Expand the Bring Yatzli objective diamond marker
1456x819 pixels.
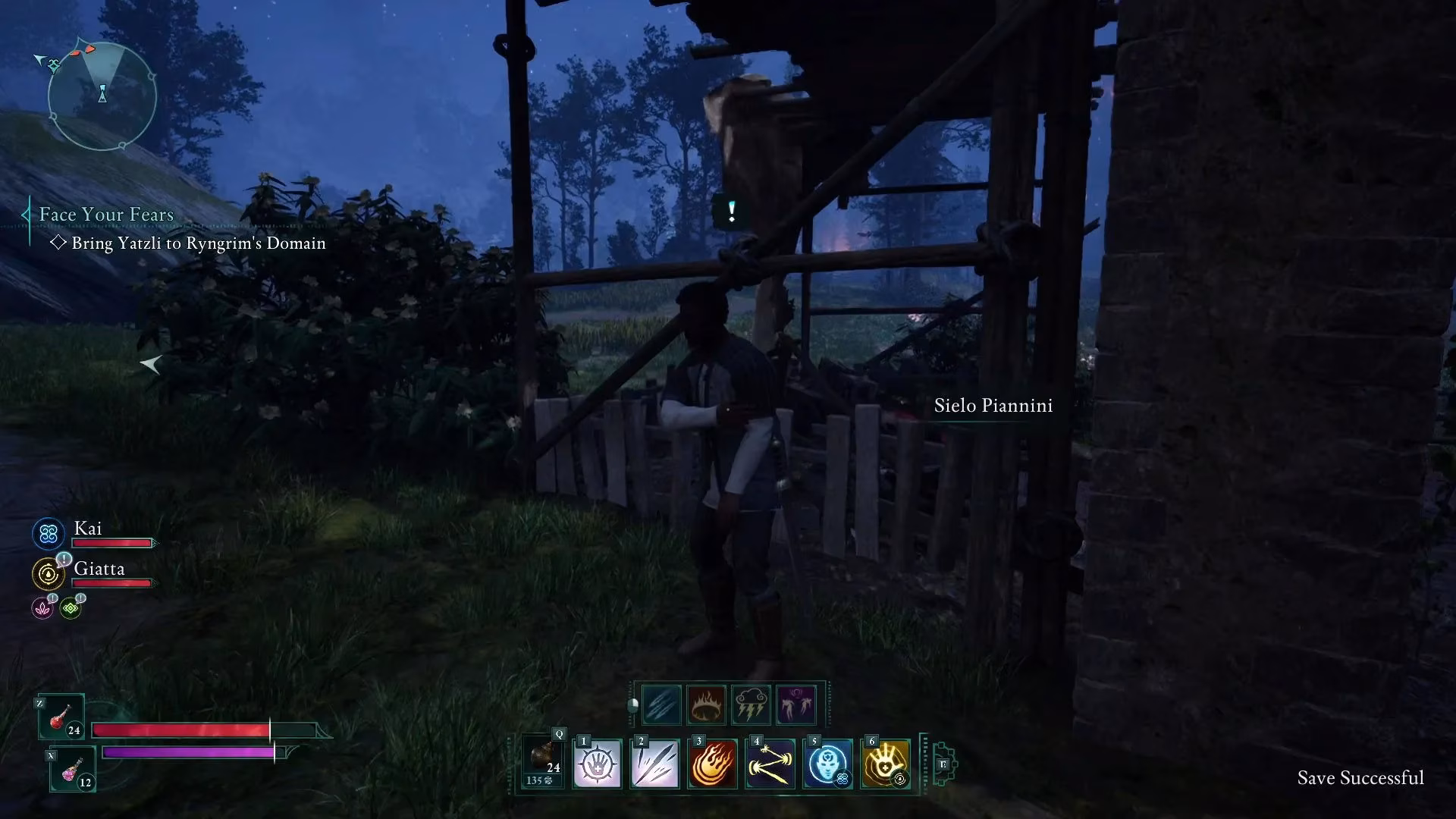[58, 243]
